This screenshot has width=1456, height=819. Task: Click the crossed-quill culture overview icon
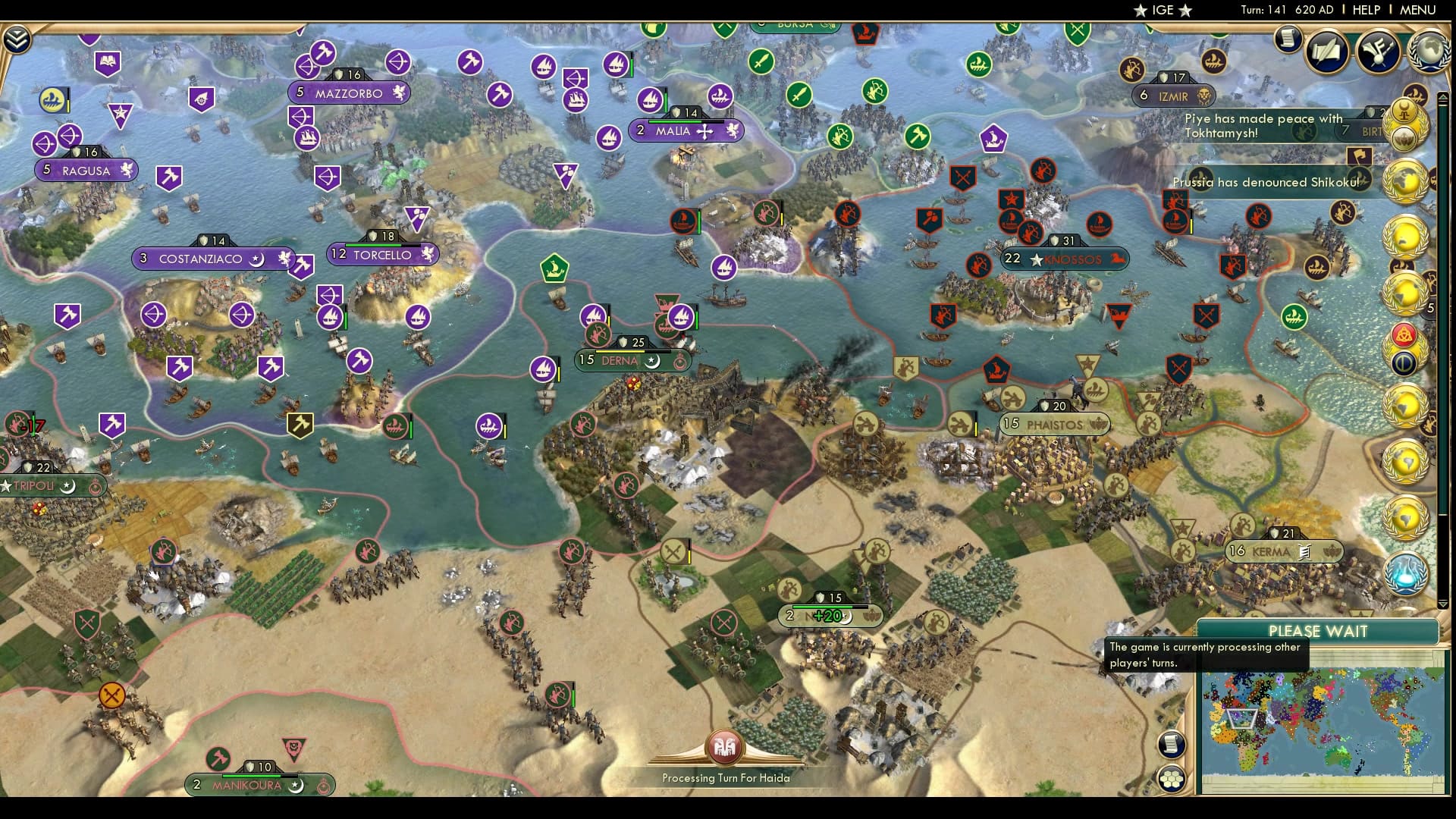1378,52
